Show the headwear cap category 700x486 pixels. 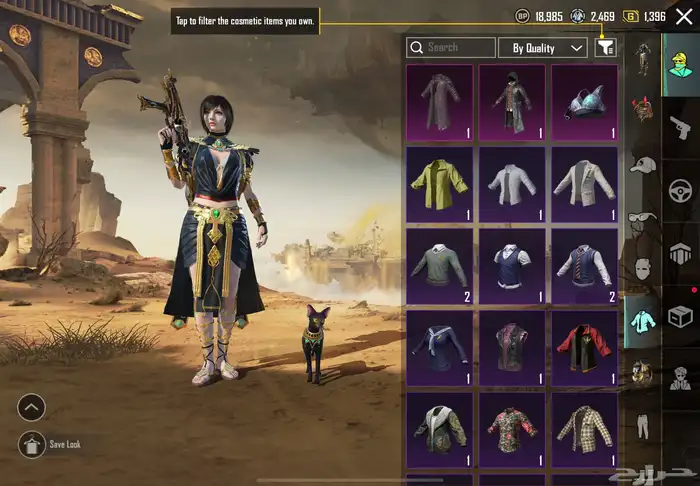tap(642, 165)
